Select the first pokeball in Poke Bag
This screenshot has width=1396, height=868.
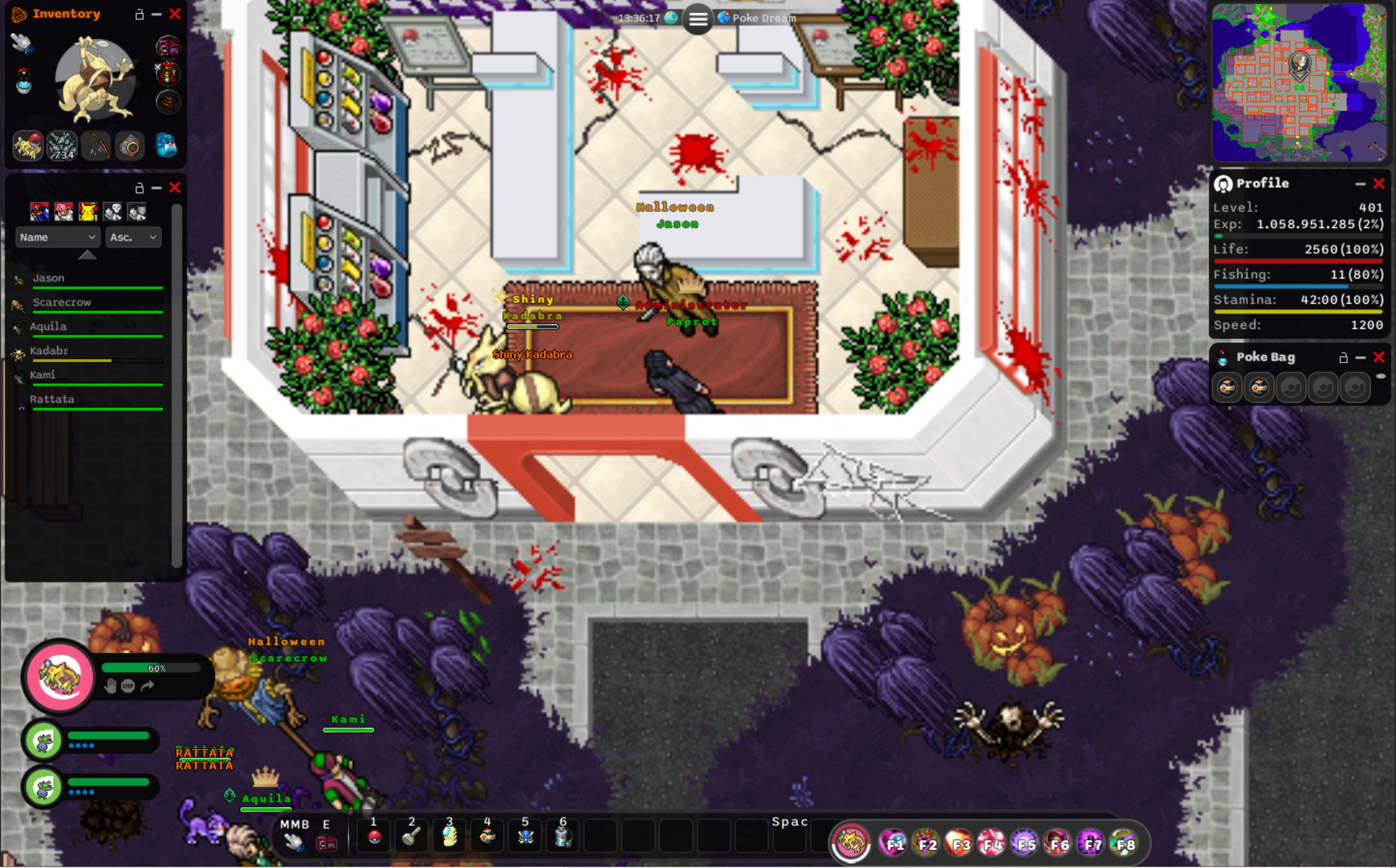point(1227,388)
